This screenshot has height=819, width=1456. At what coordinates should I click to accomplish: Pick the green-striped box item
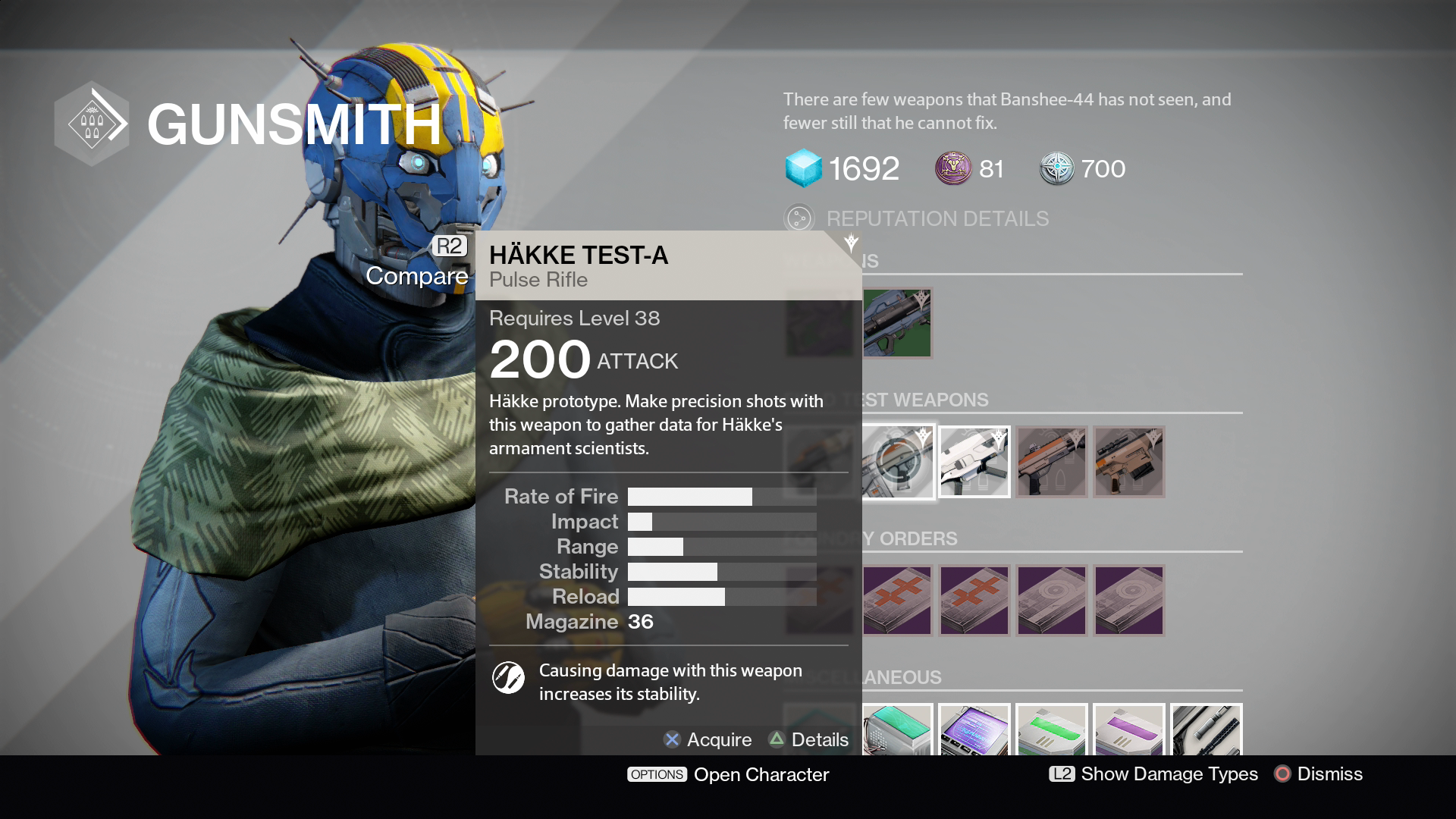point(1052,730)
